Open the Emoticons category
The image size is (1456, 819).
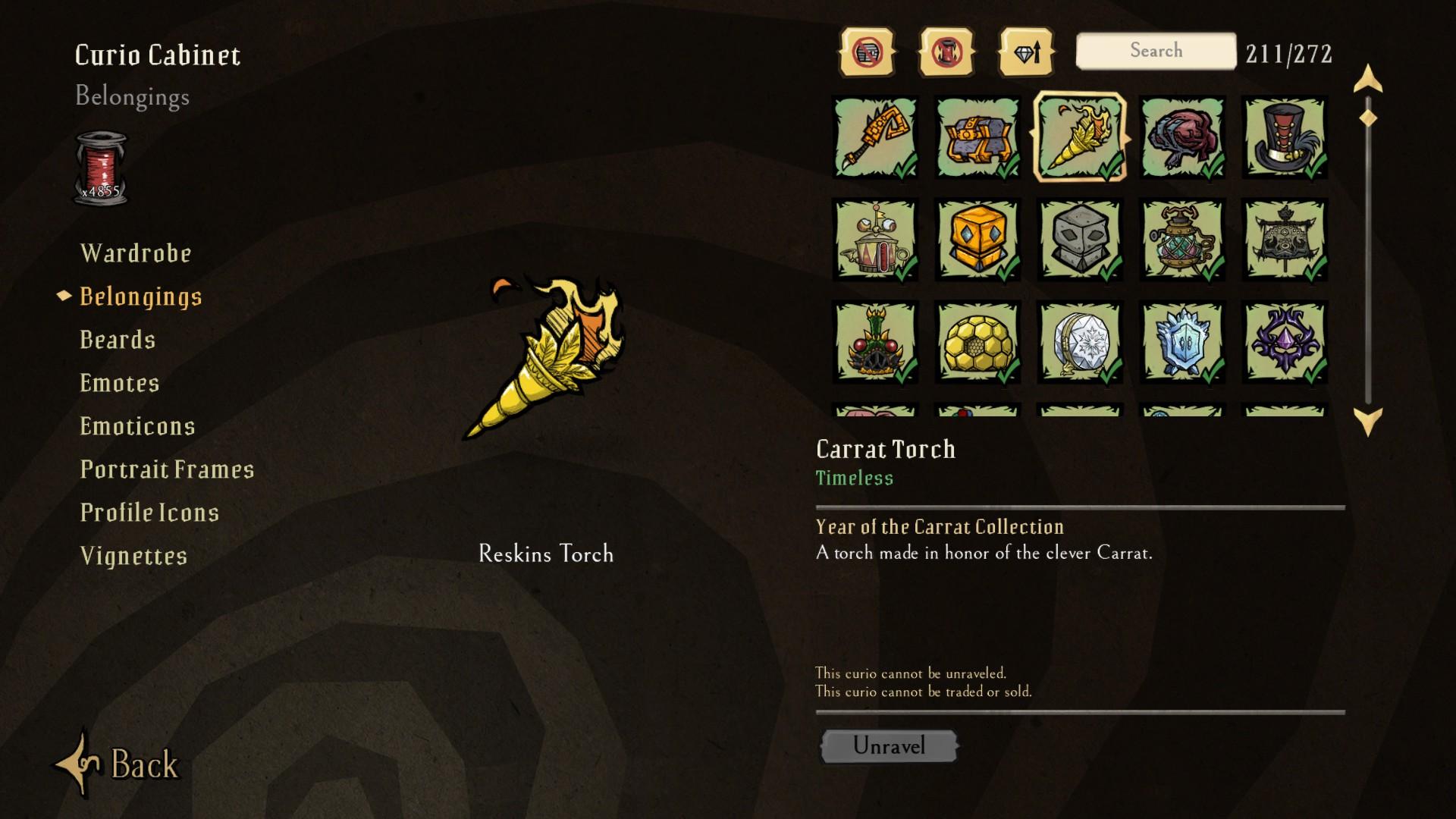[x=137, y=426]
